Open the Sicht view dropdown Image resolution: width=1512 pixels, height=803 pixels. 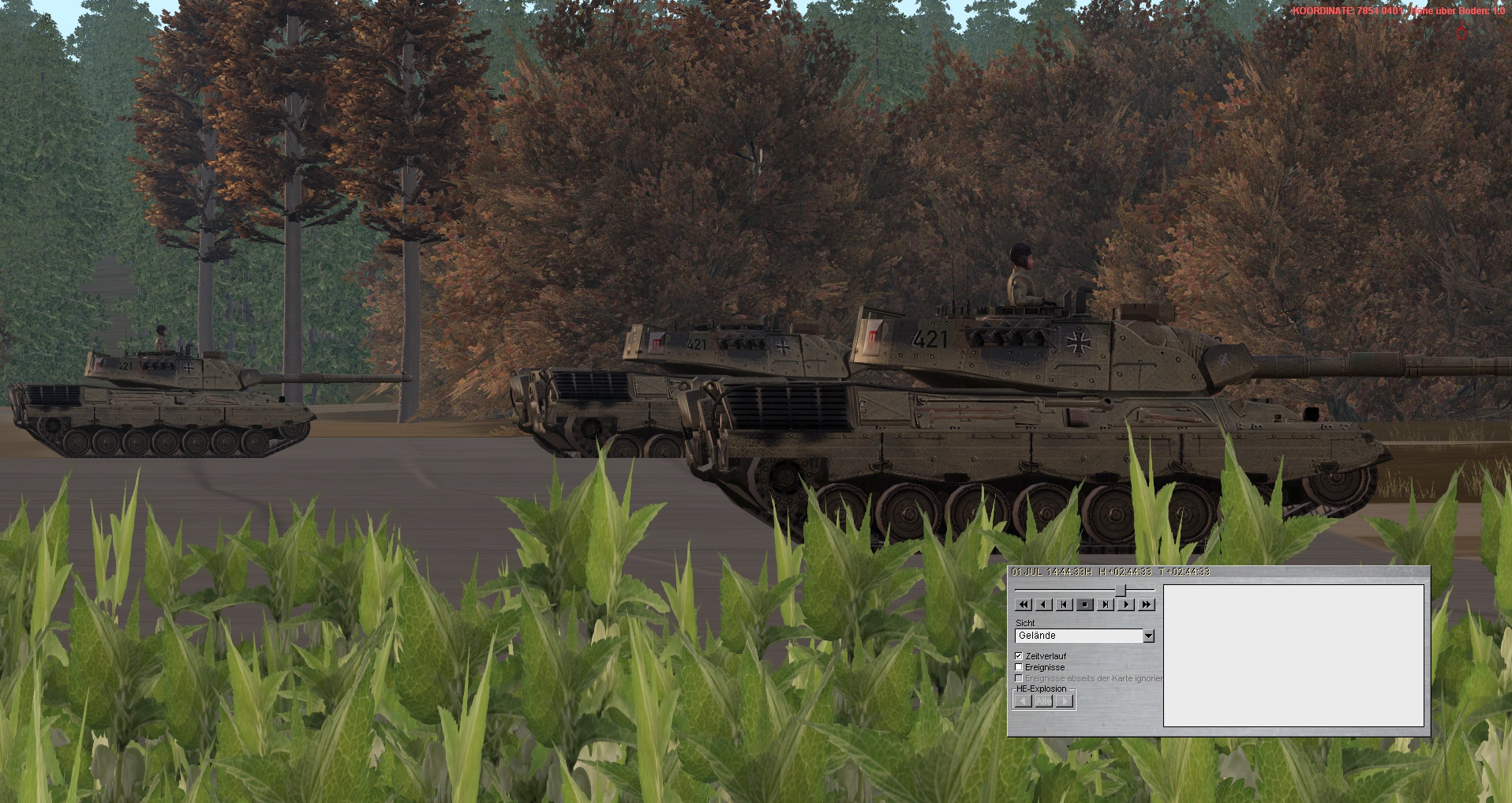(x=1149, y=636)
